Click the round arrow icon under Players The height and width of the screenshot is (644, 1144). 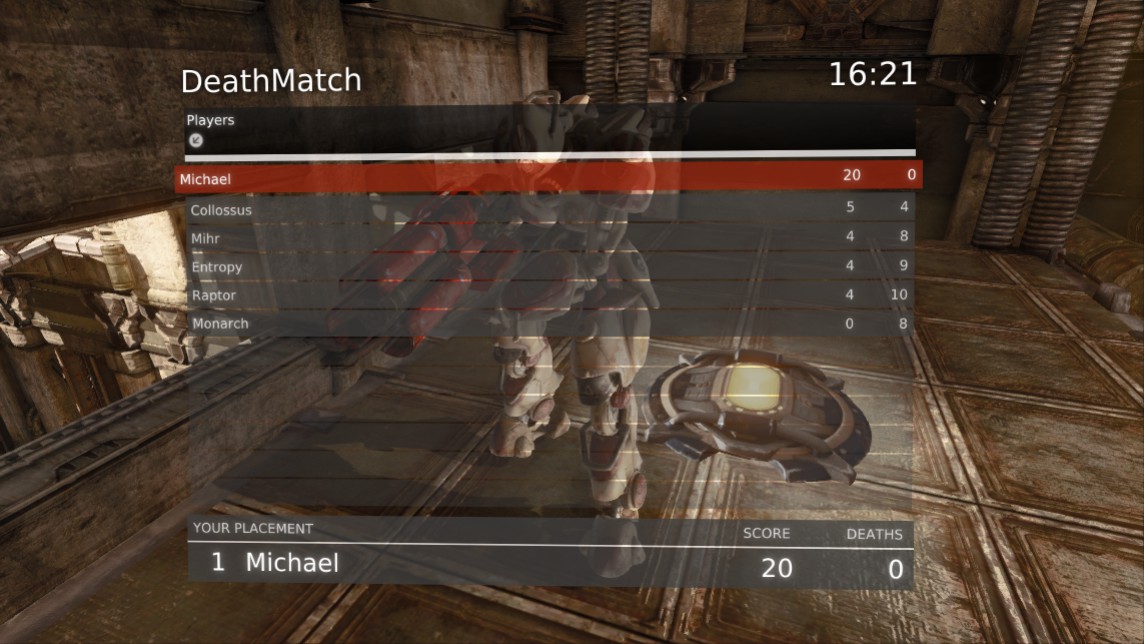196,140
